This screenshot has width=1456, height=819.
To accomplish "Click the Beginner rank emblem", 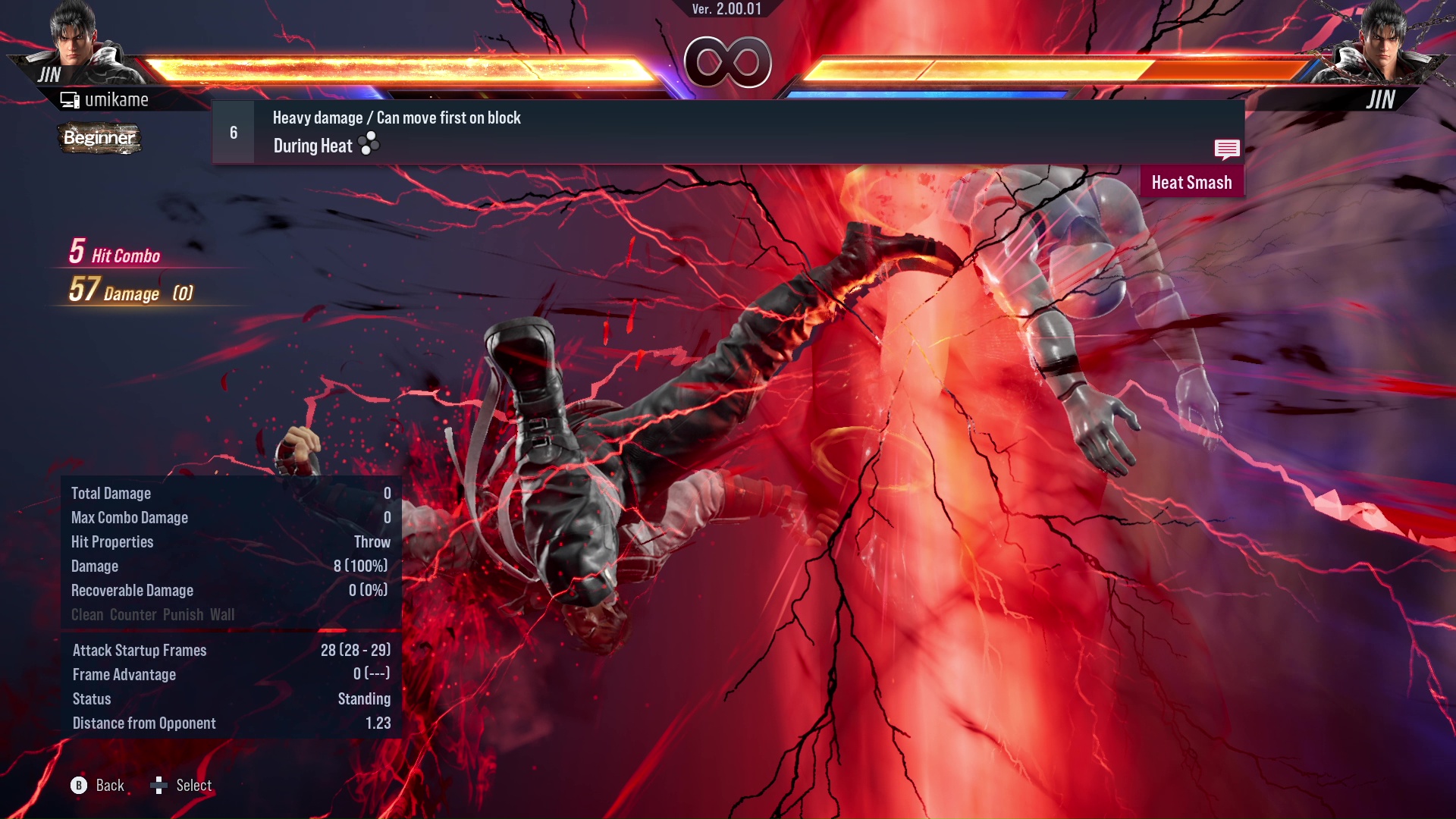I will click(x=99, y=139).
